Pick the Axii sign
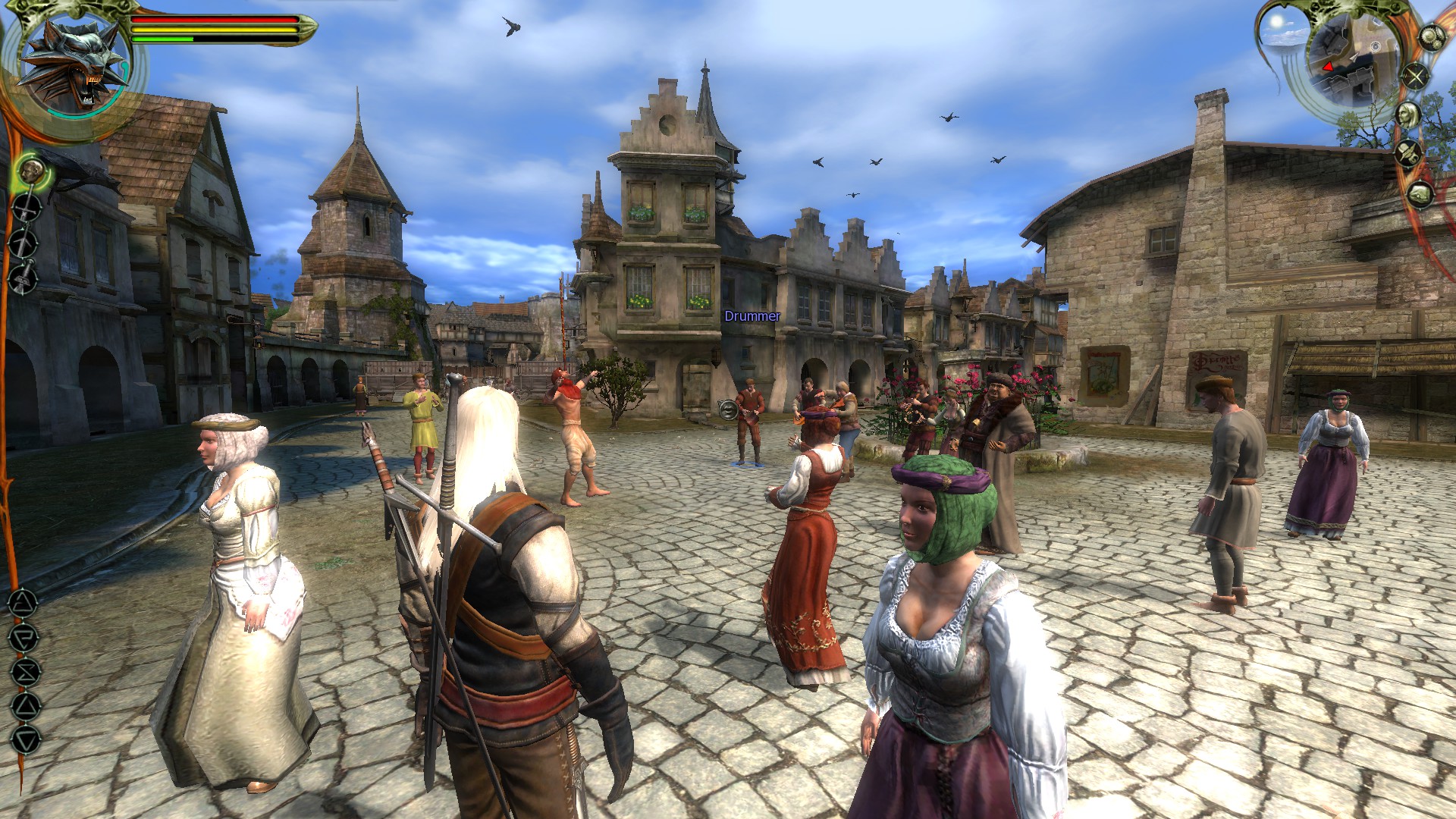The height and width of the screenshot is (819, 1456). click(x=25, y=740)
